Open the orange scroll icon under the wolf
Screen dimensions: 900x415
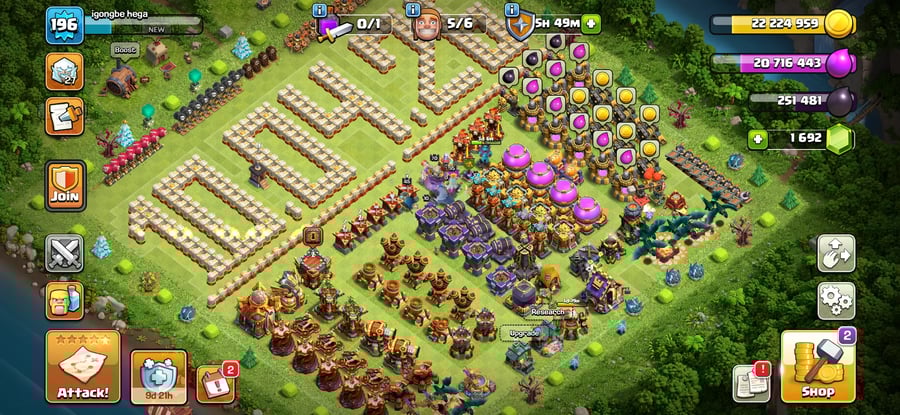64,118
